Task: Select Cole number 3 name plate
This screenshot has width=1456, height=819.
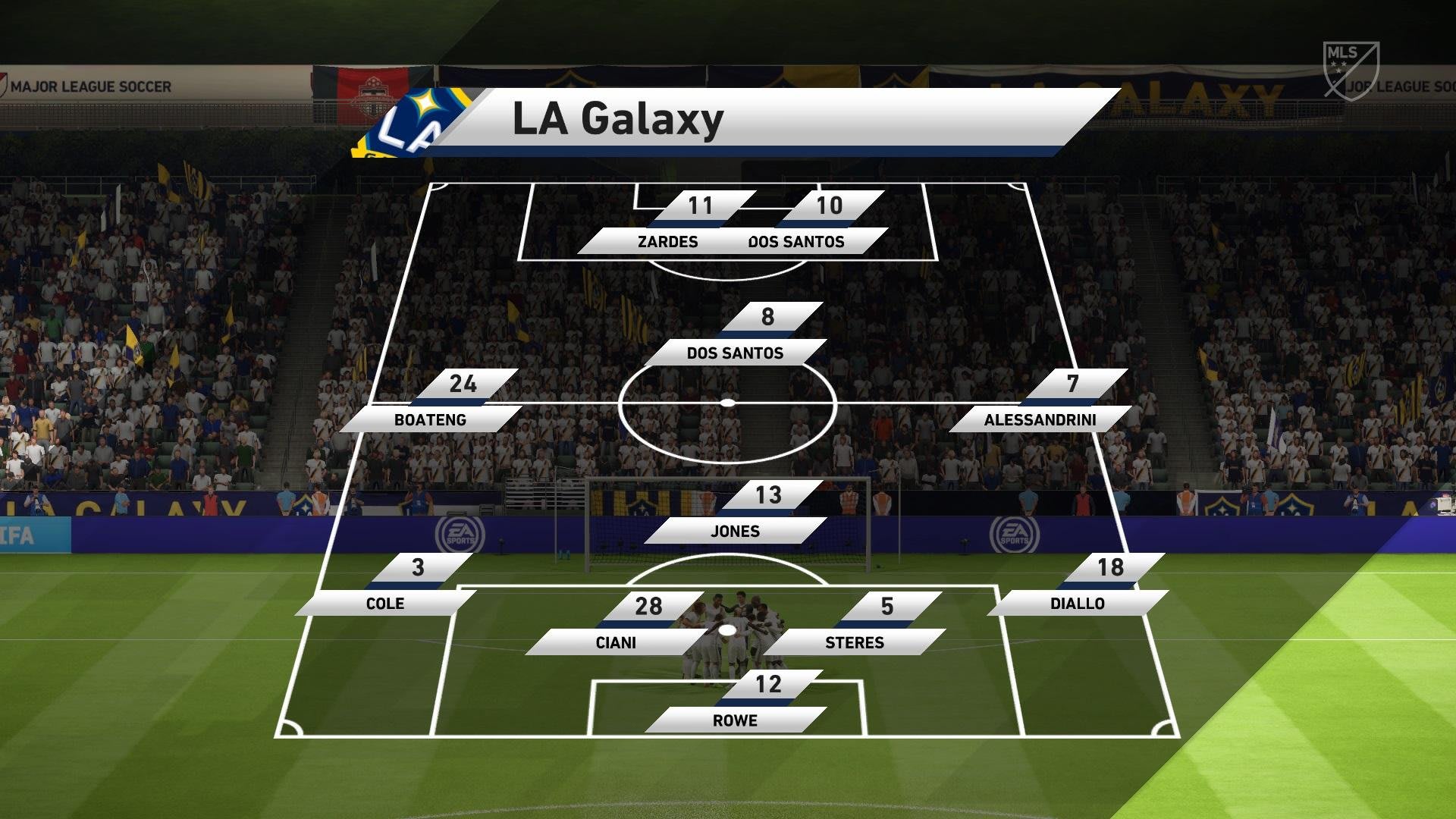Action: pyautogui.click(x=385, y=603)
